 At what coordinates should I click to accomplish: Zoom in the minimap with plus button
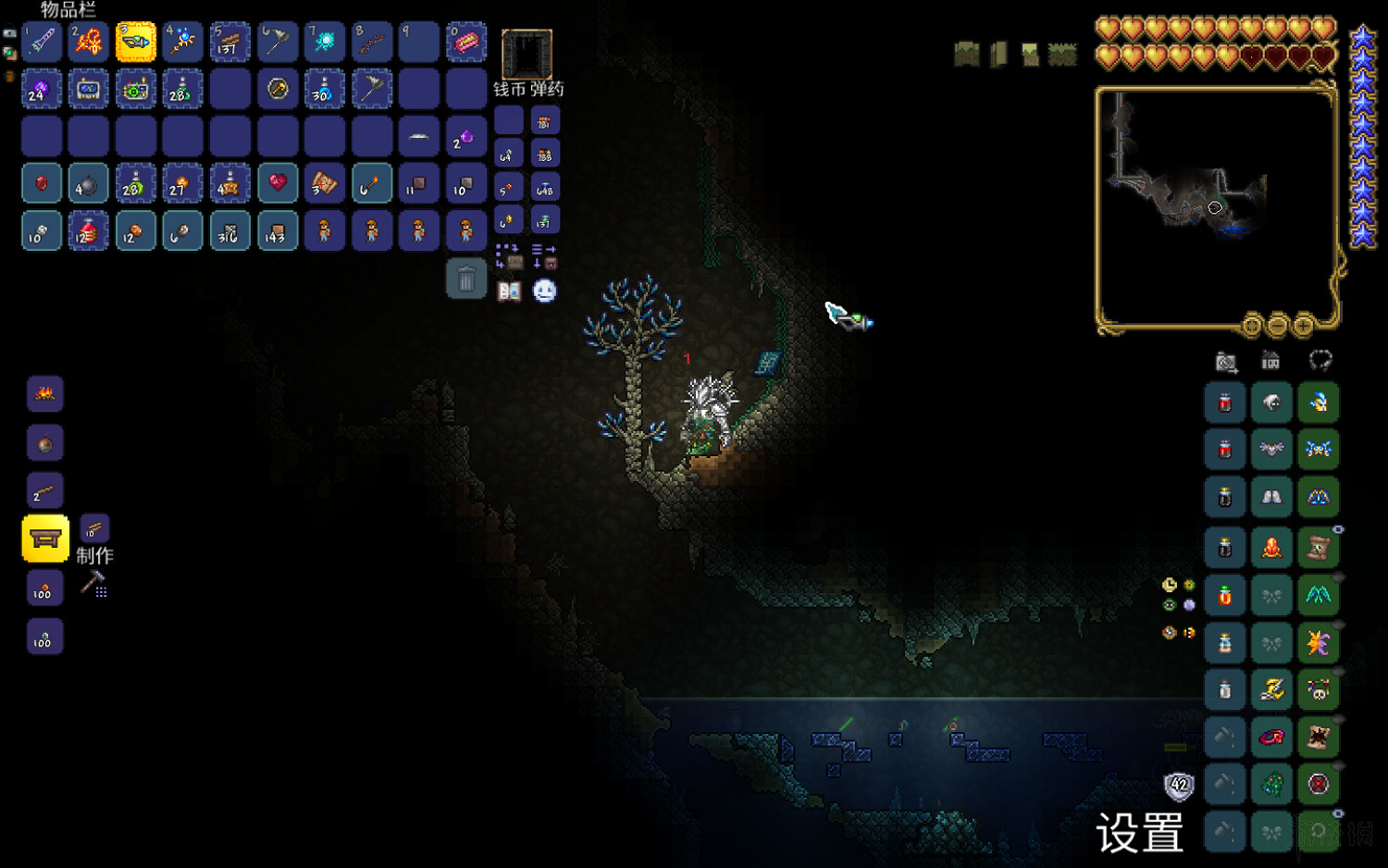coord(1304,326)
